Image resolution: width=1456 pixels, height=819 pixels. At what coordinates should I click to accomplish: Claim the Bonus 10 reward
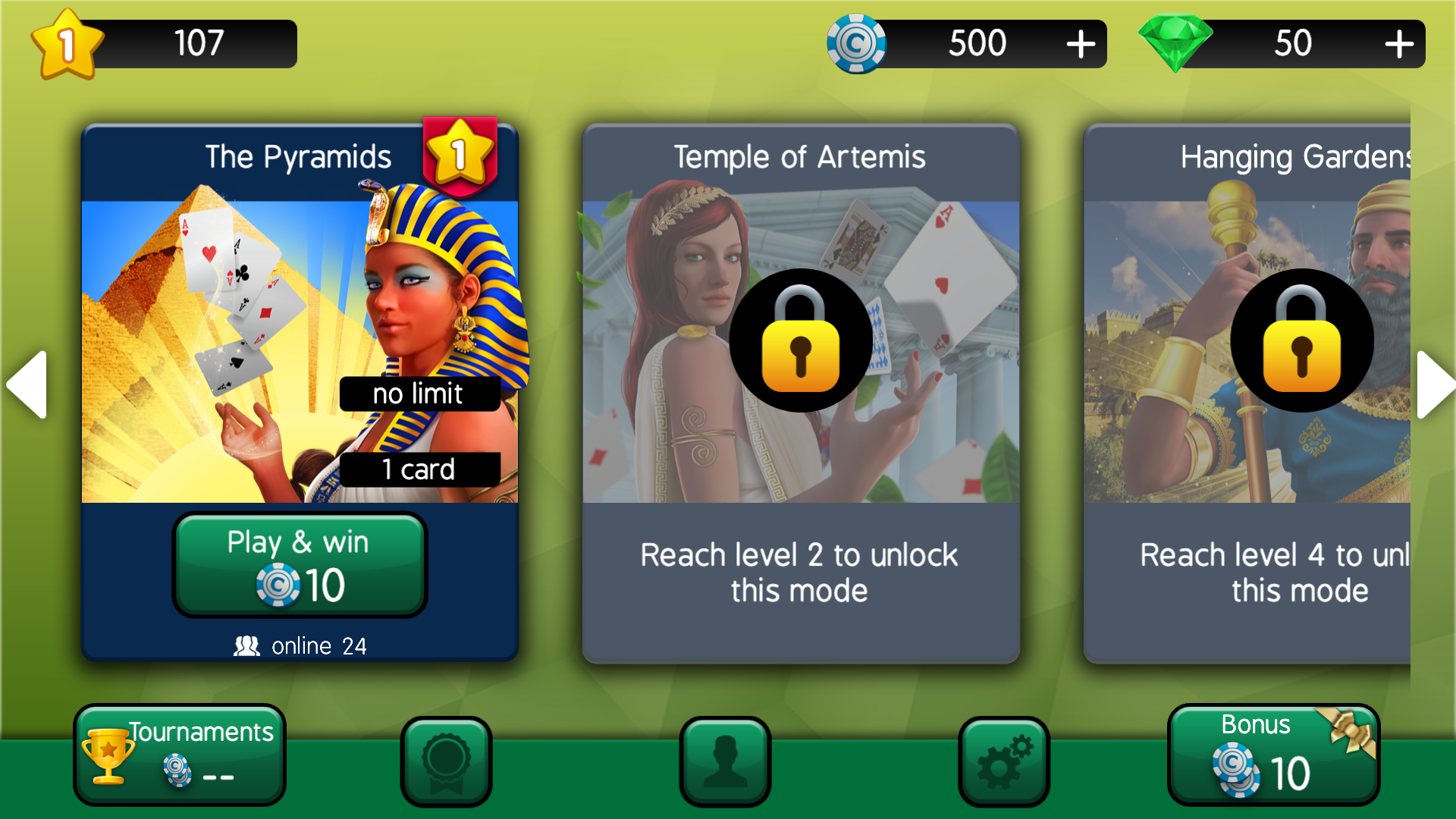pos(1271,755)
